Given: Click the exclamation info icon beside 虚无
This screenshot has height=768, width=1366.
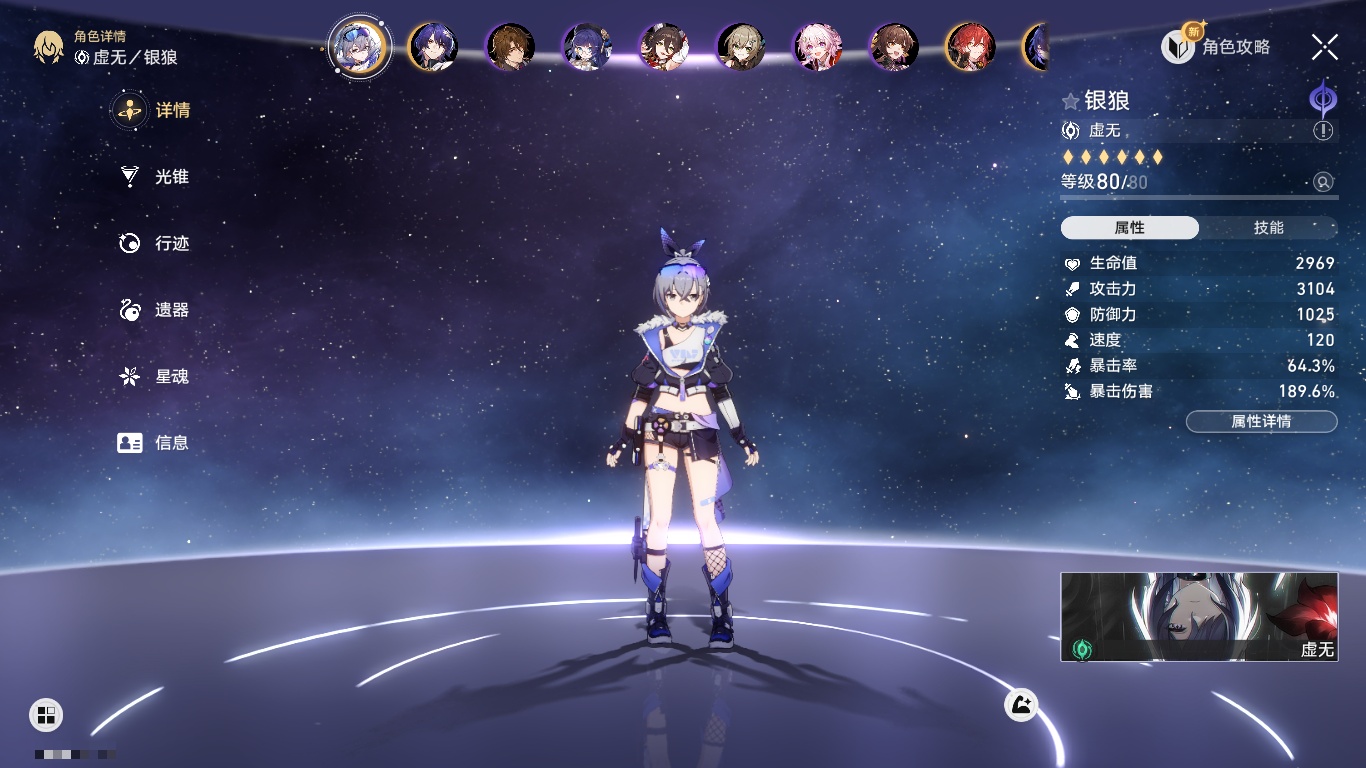Looking at the screenshot, I should coord(1323,131).
